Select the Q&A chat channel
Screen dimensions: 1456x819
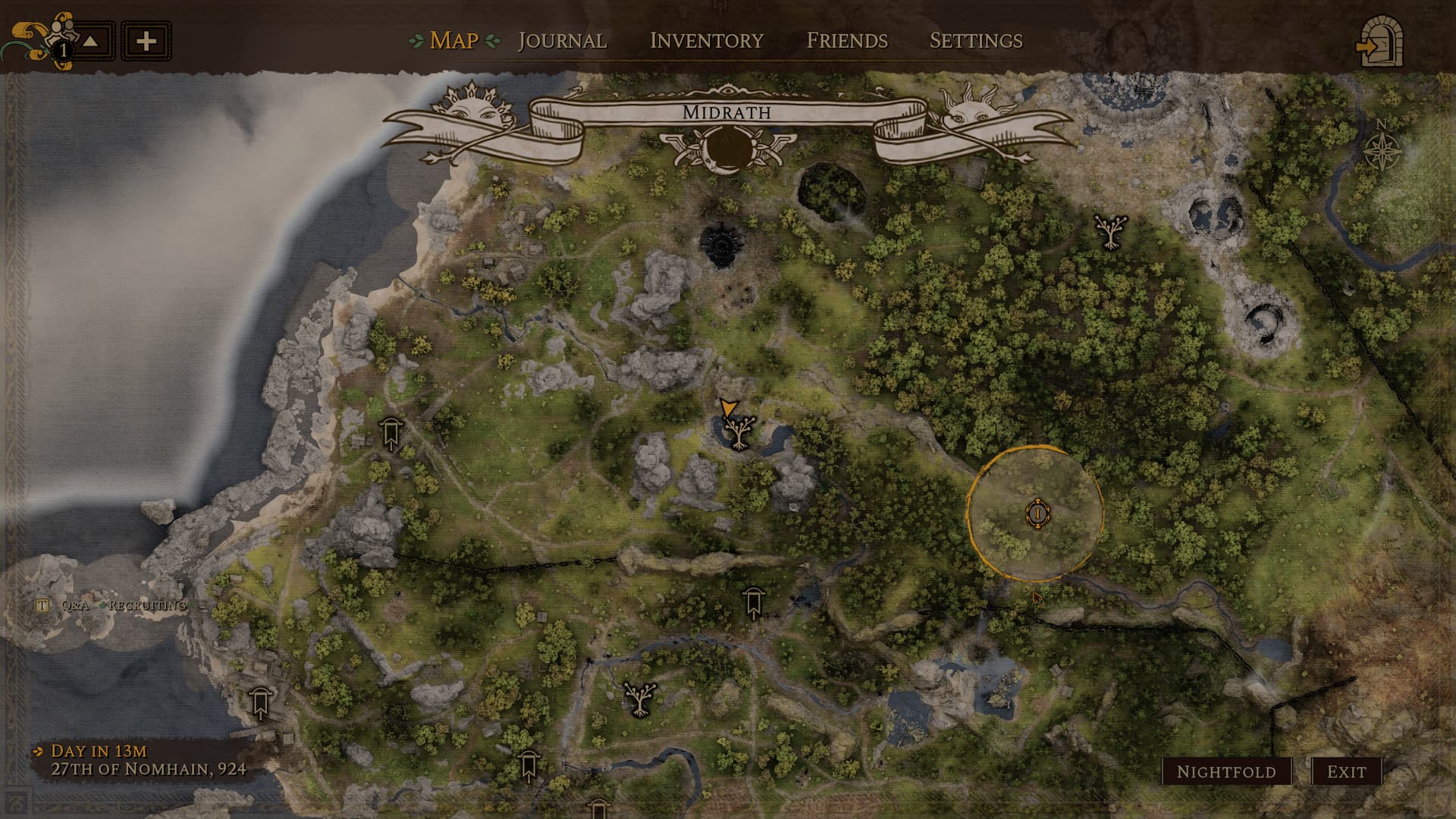click(75, 605)
